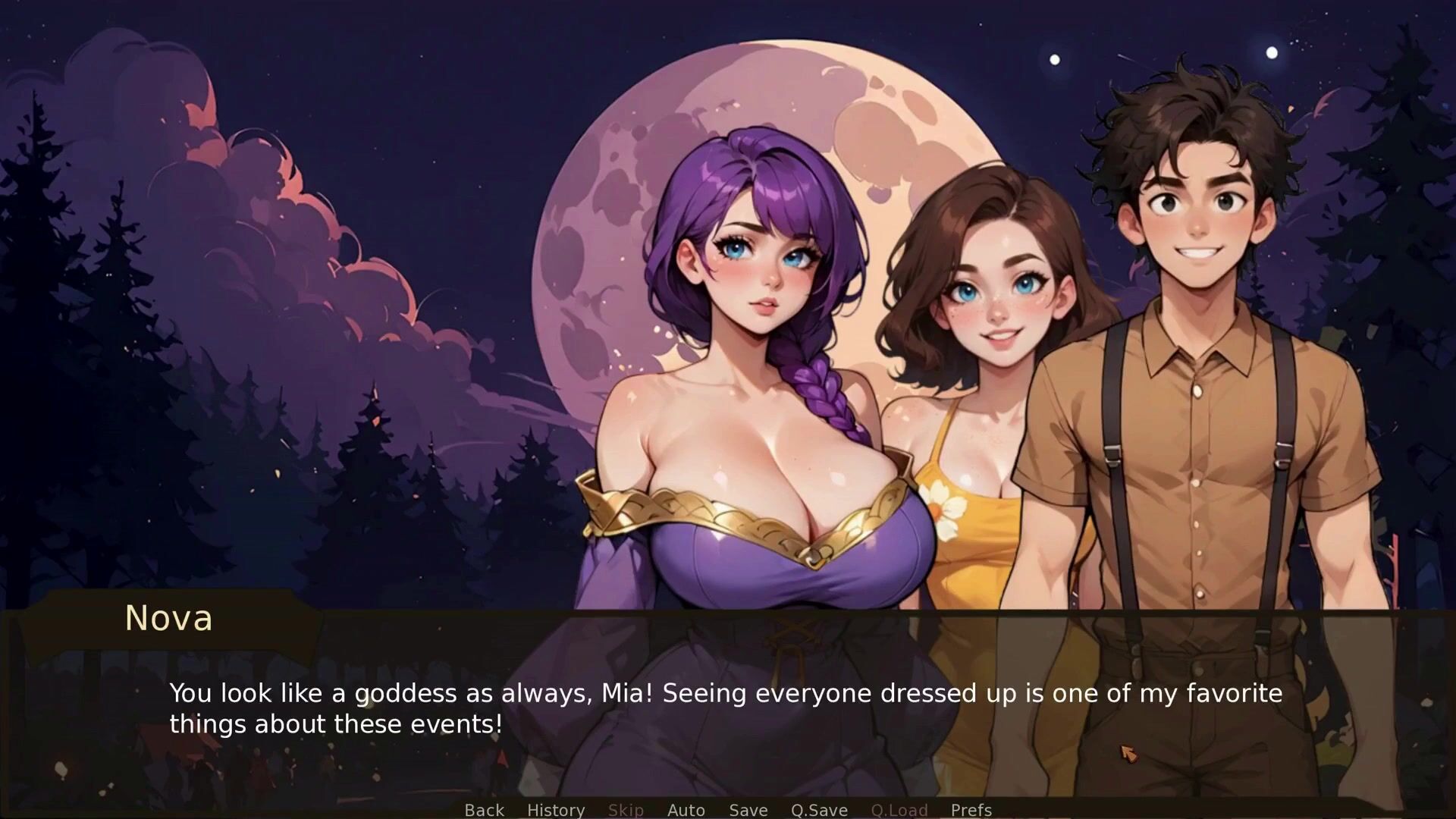Activate the Skip button
The width and height of the screenshot is (1456, 819).
point(626,810)
